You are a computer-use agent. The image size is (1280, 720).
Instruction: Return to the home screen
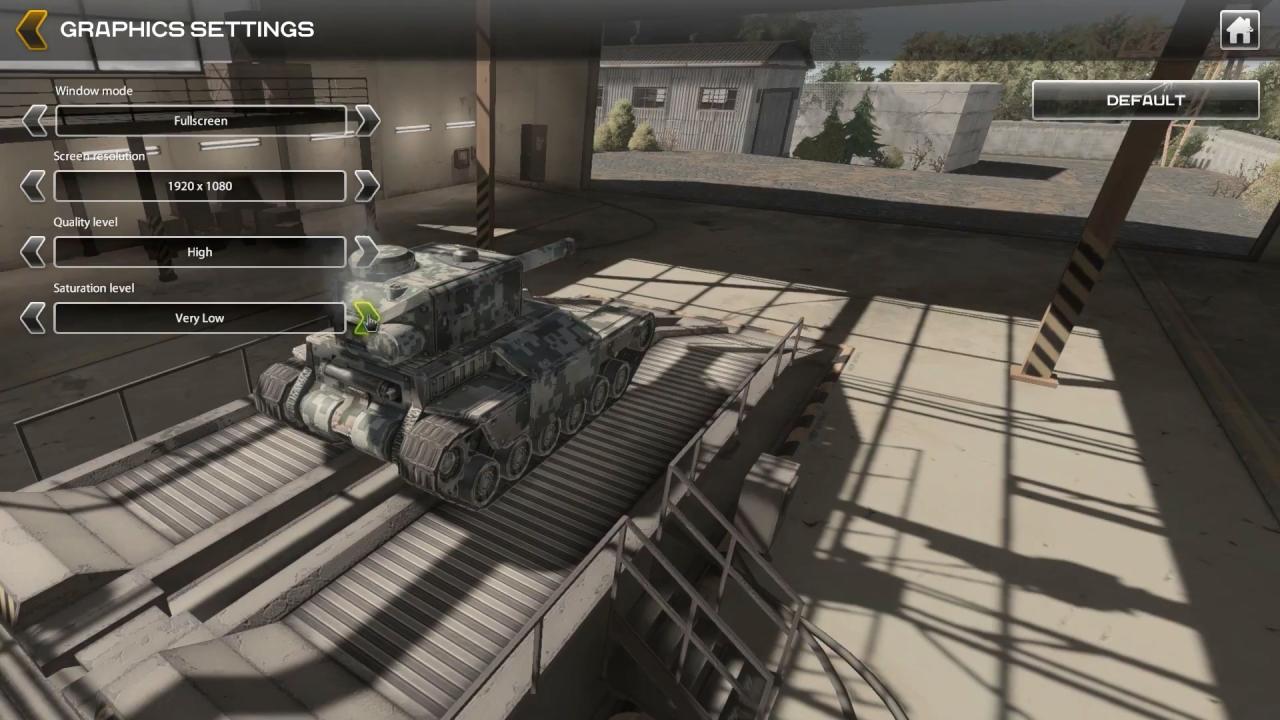coord(1239,30)
